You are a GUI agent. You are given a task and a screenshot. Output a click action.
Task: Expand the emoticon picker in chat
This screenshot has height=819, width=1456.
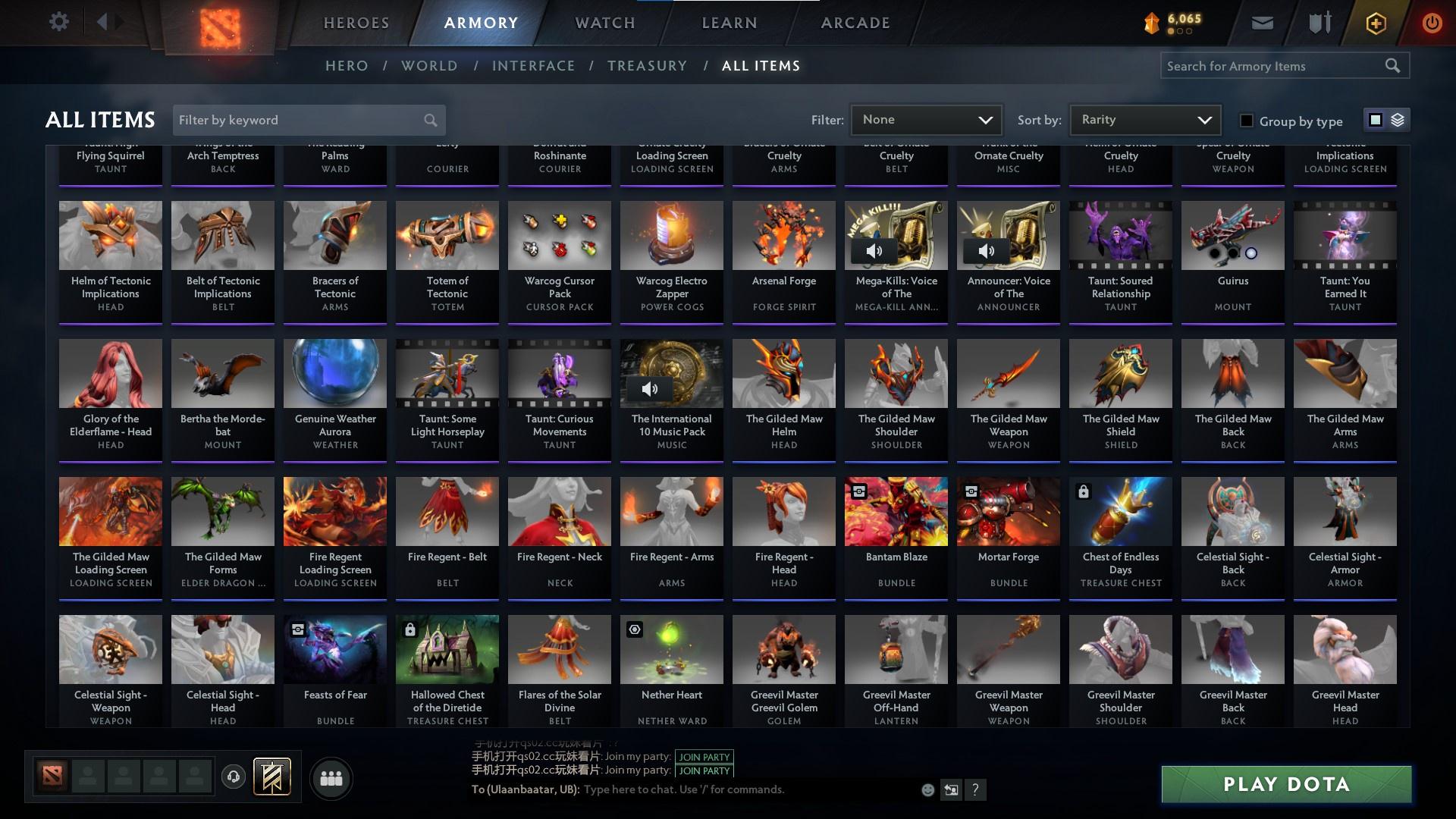[x=927, y=789]
